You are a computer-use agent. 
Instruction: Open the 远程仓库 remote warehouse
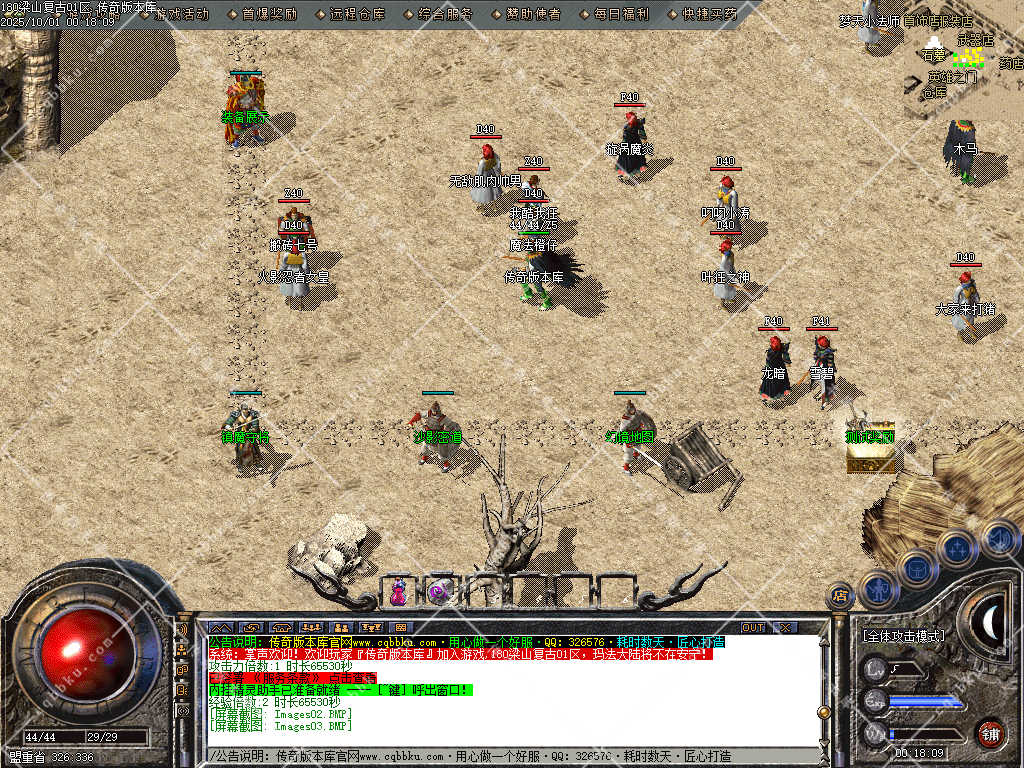click(356, 14)
